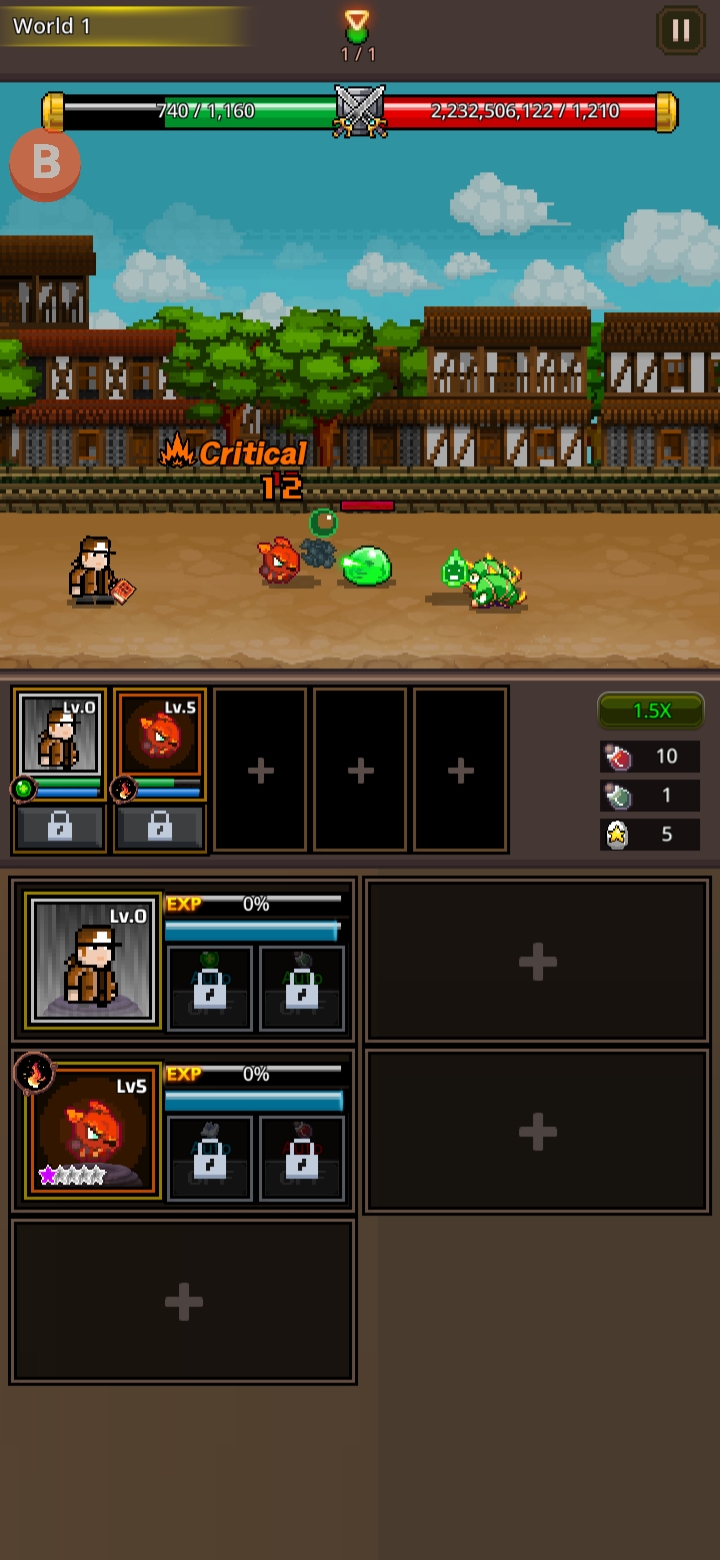Use the green potion item
The height and width of the screenshot is (1560, 720).
(x=649, y=795)
